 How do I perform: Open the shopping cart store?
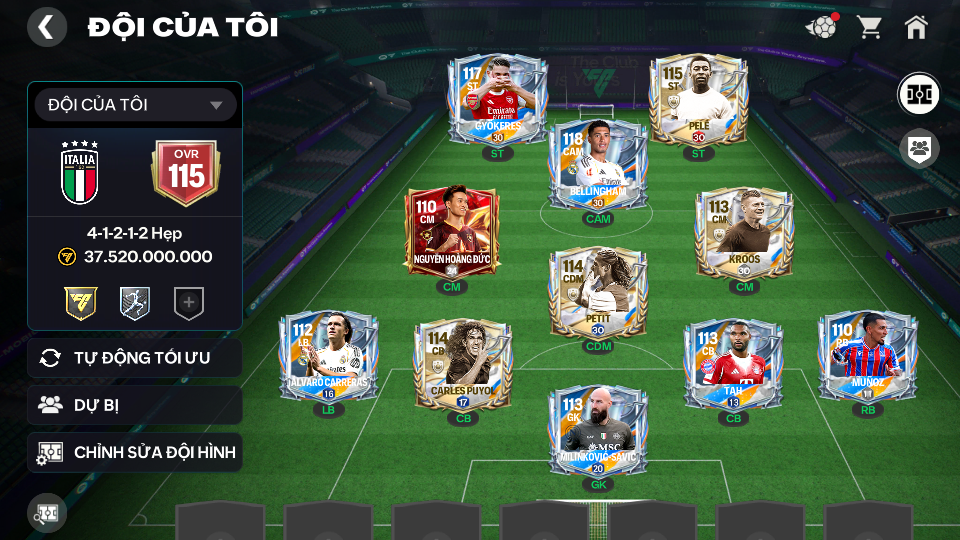[869, 27]
